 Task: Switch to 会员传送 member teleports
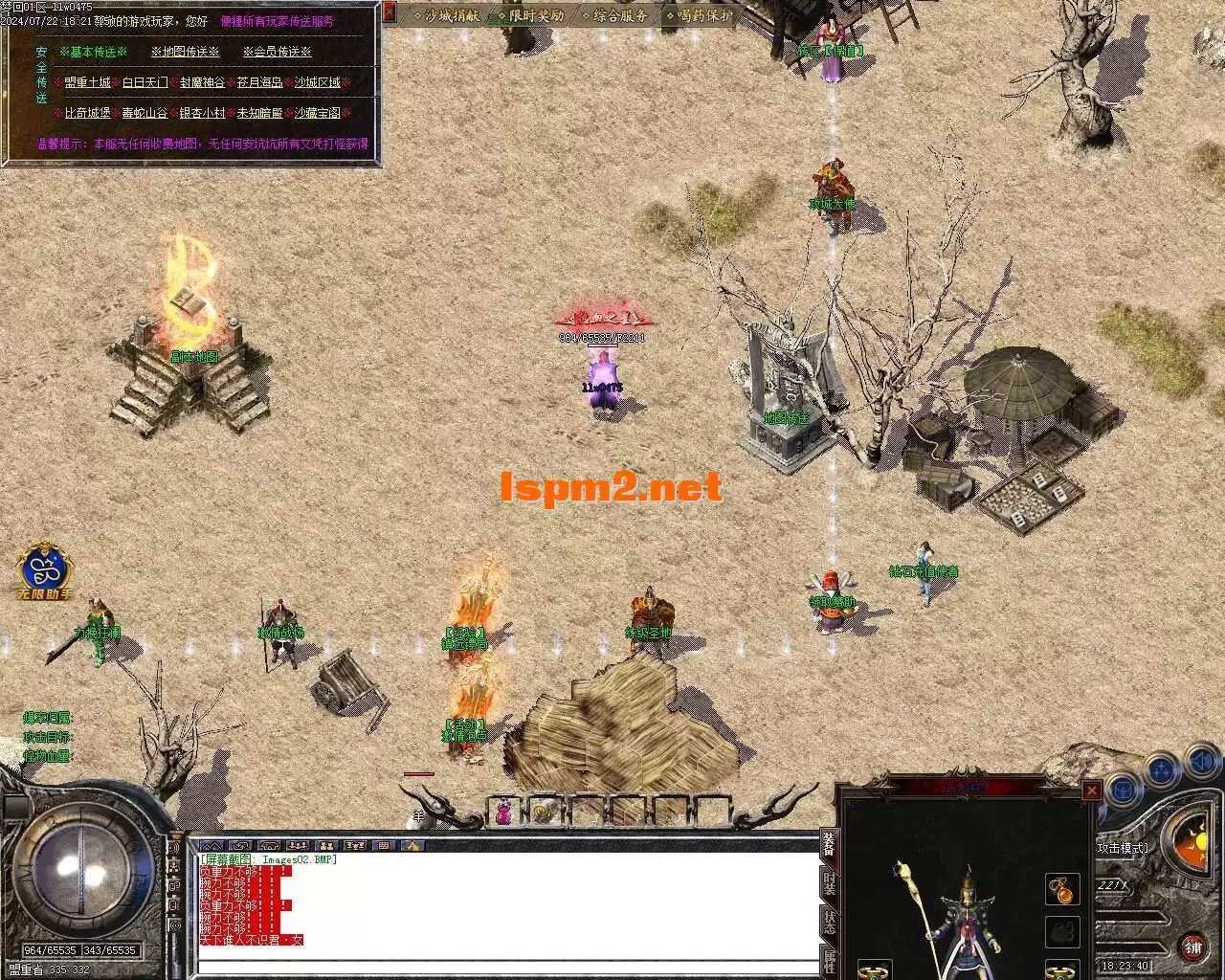point(277,52)
